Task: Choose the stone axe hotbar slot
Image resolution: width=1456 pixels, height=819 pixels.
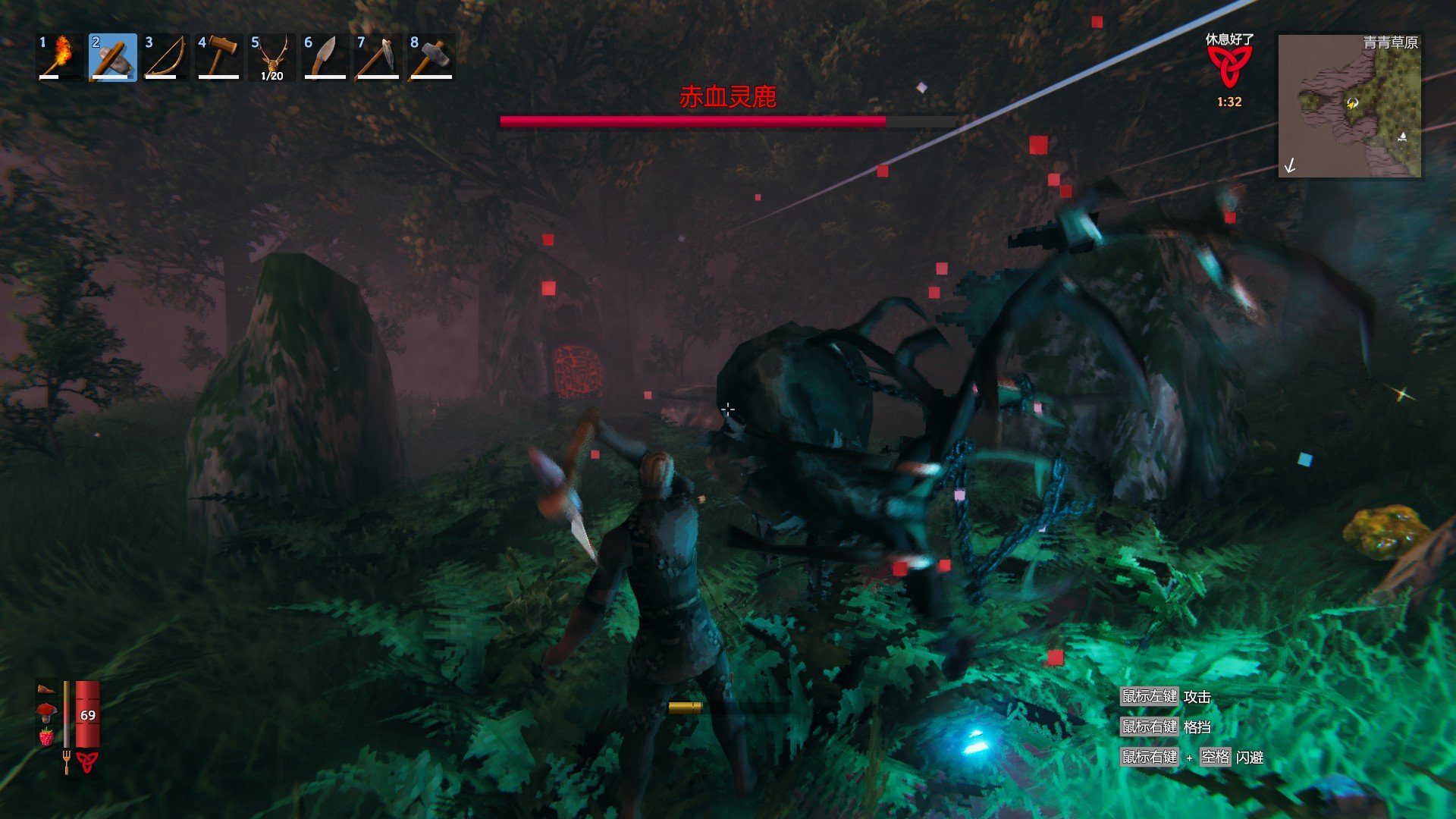Action: 113,57
